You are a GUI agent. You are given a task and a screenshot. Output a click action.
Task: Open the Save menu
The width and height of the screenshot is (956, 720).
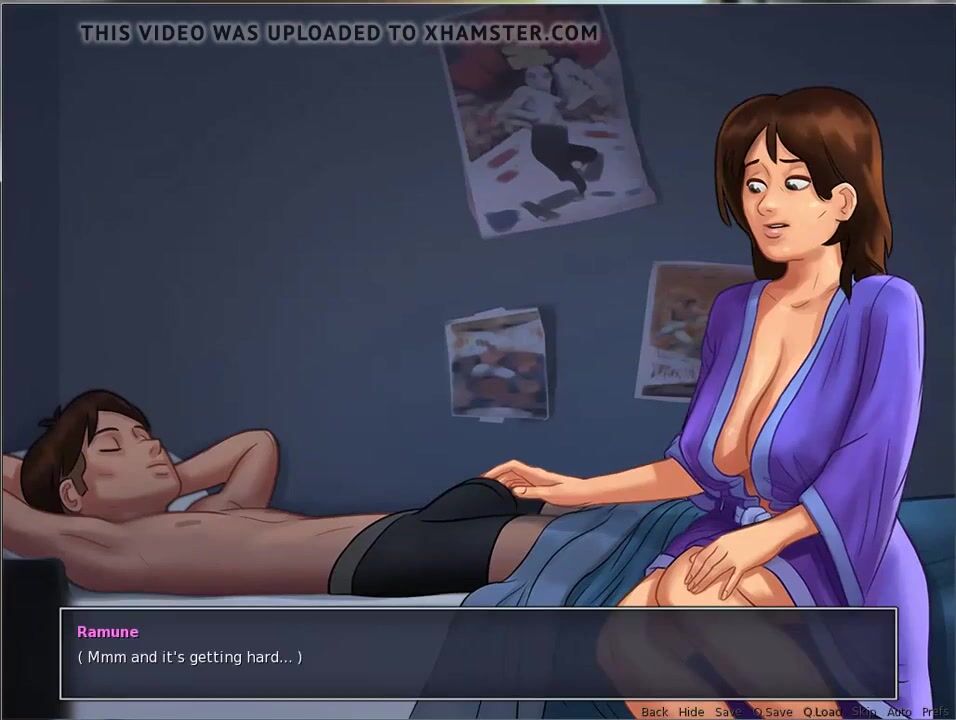[728, 712]
